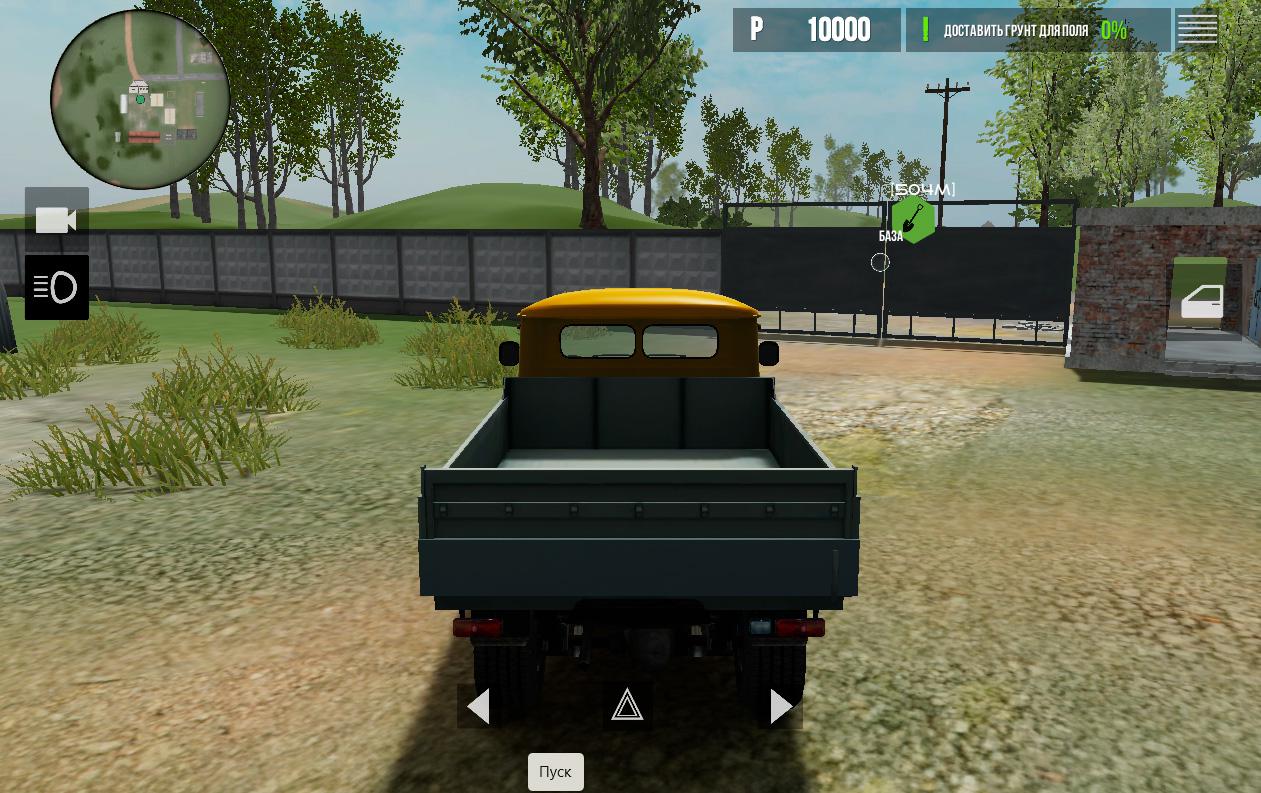Accelerate with the triangle up button

[x=627, y=706]
